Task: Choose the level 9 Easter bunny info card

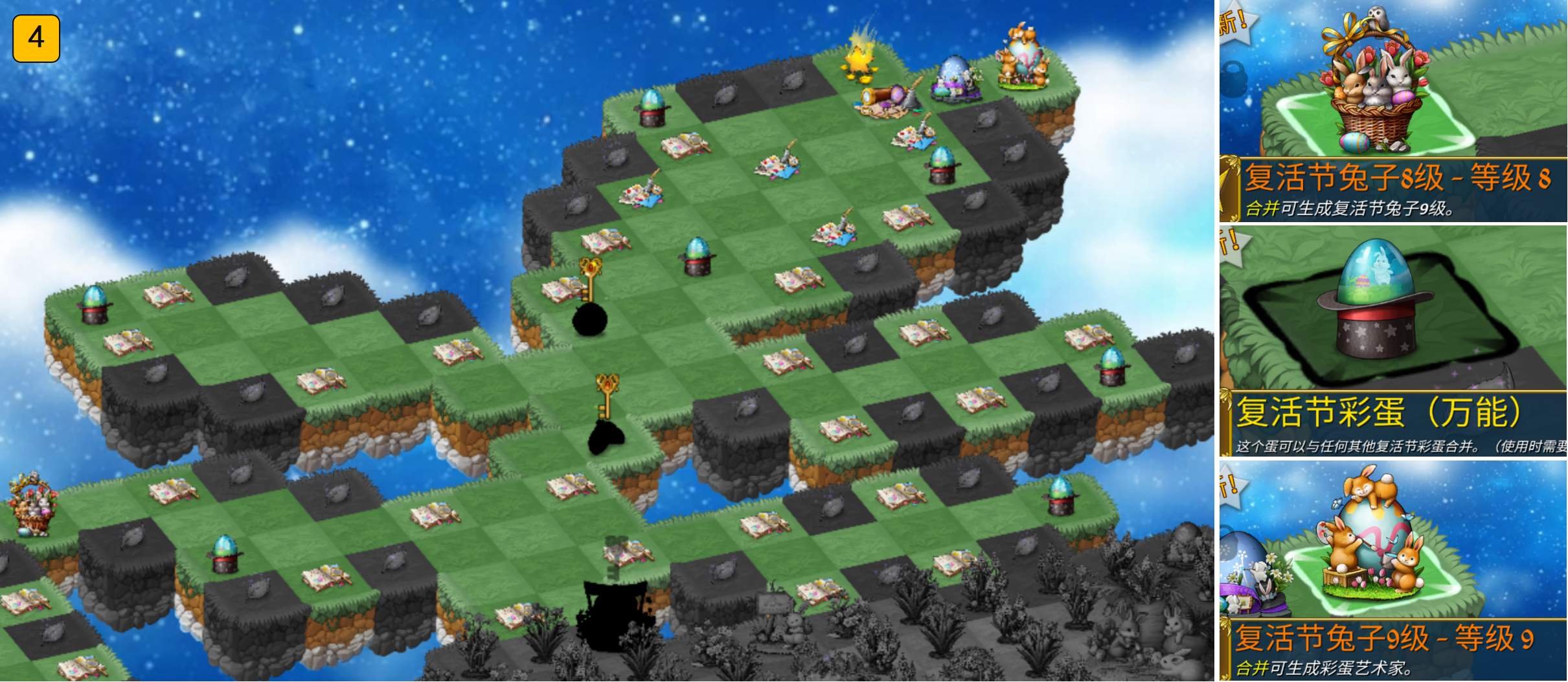Action: pos(1392,570)
